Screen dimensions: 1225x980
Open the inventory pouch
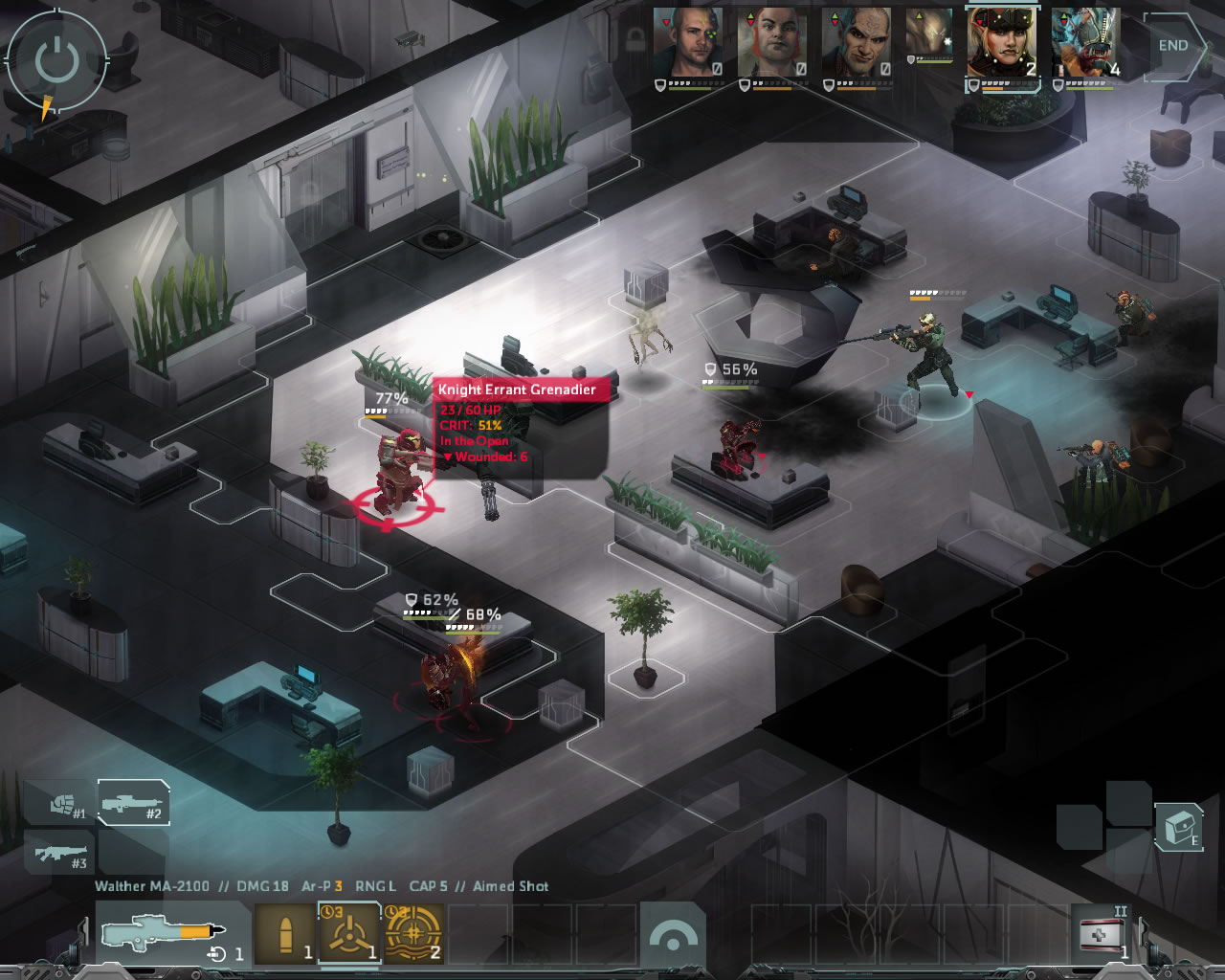[1179, 826]
